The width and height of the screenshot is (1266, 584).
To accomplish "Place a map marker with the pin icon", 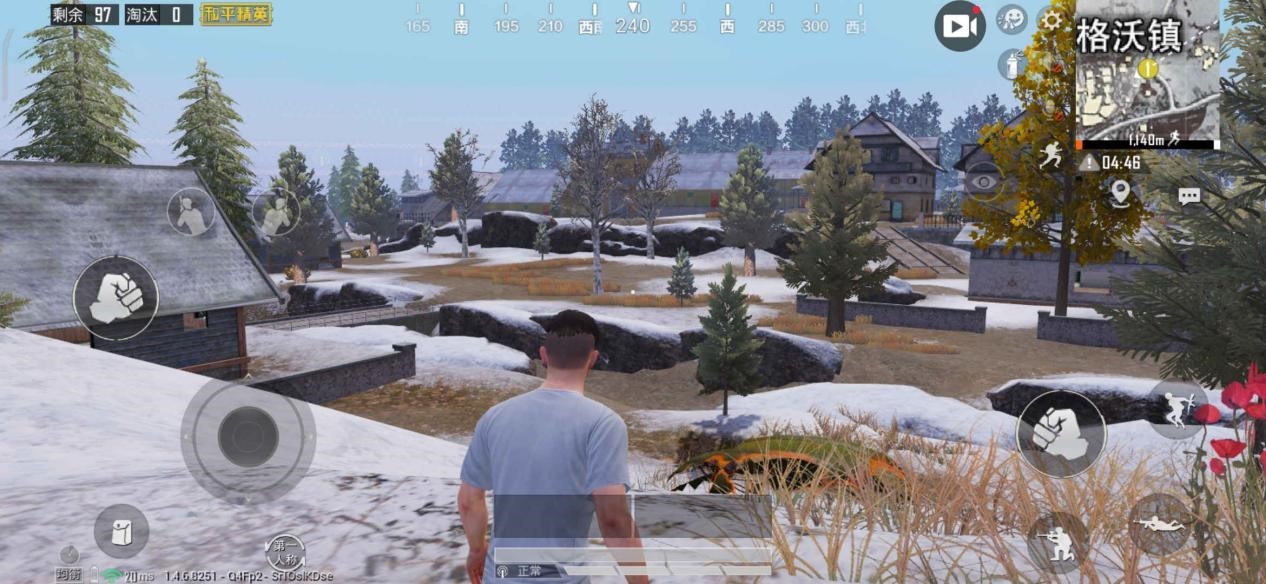I will [x=1120, y=193].
